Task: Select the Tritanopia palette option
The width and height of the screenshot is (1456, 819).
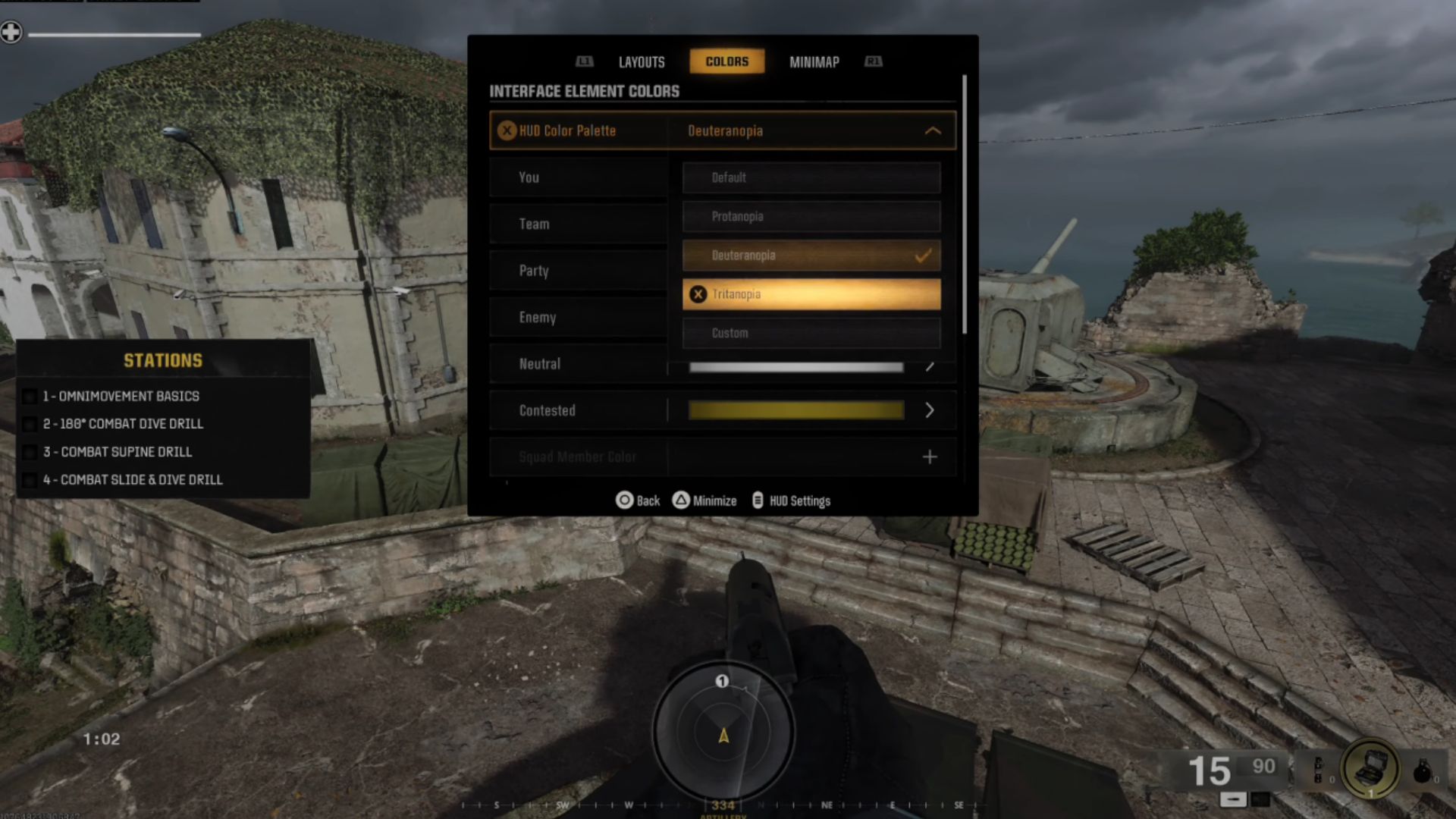Action: (x=811, y=294)
